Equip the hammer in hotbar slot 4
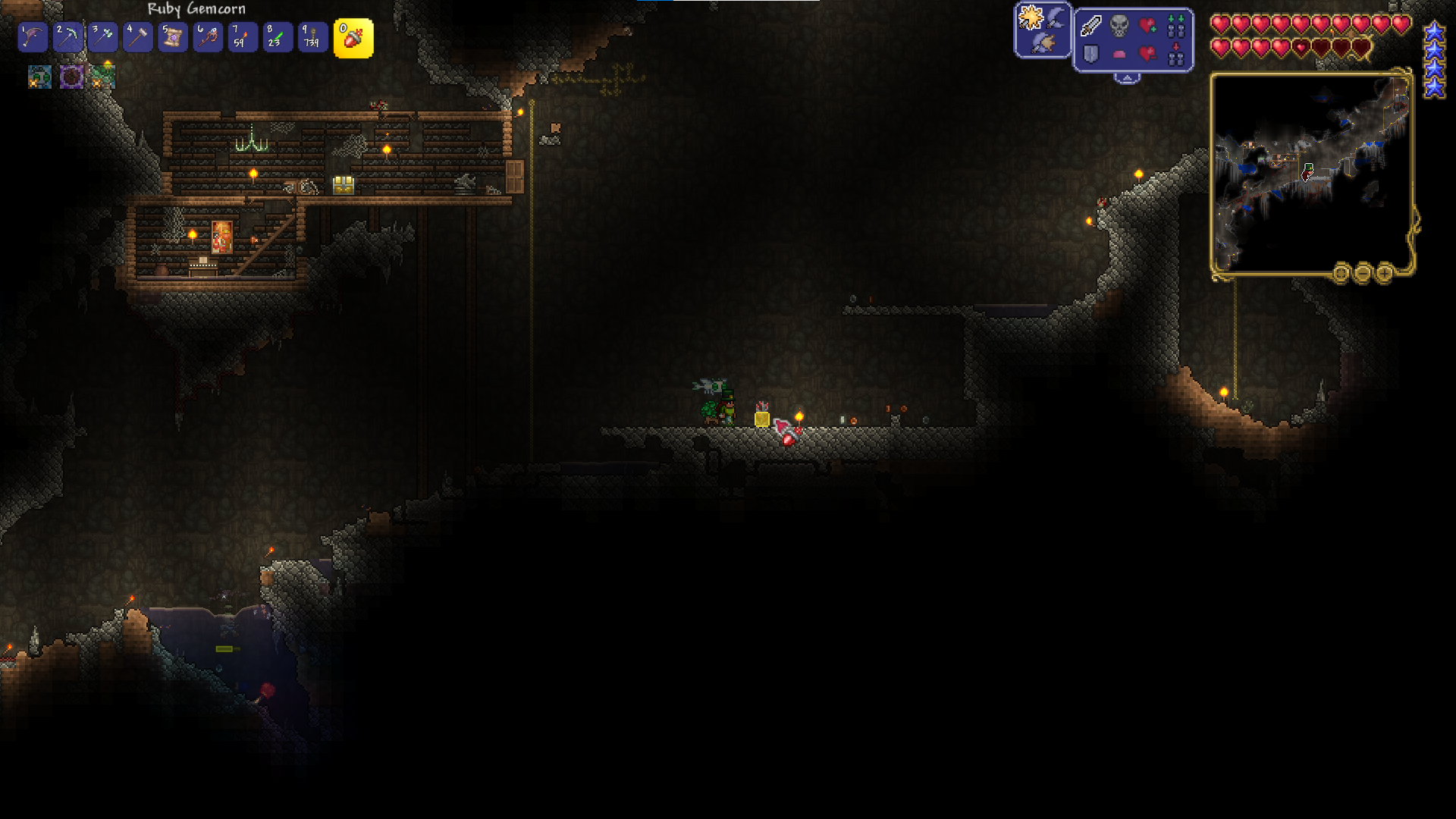1456x819 pixels. (137, 37)
